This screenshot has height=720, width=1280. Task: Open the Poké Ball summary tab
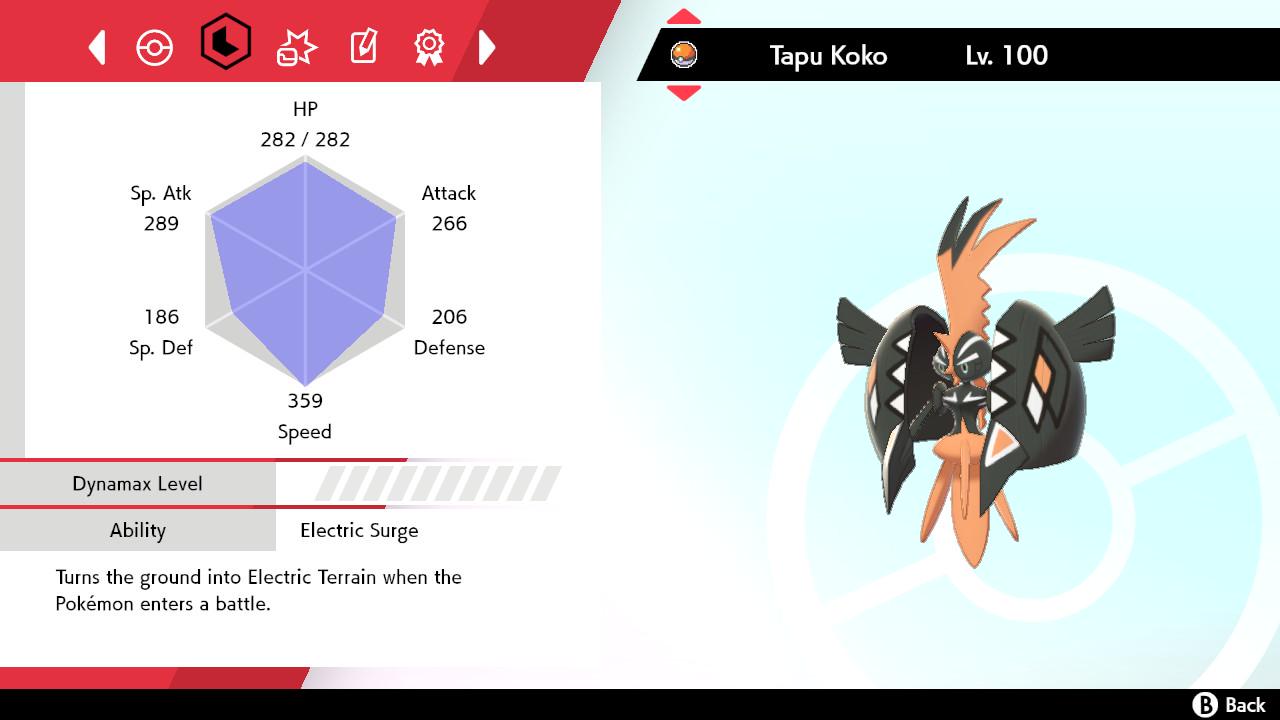tap(155, 47)
